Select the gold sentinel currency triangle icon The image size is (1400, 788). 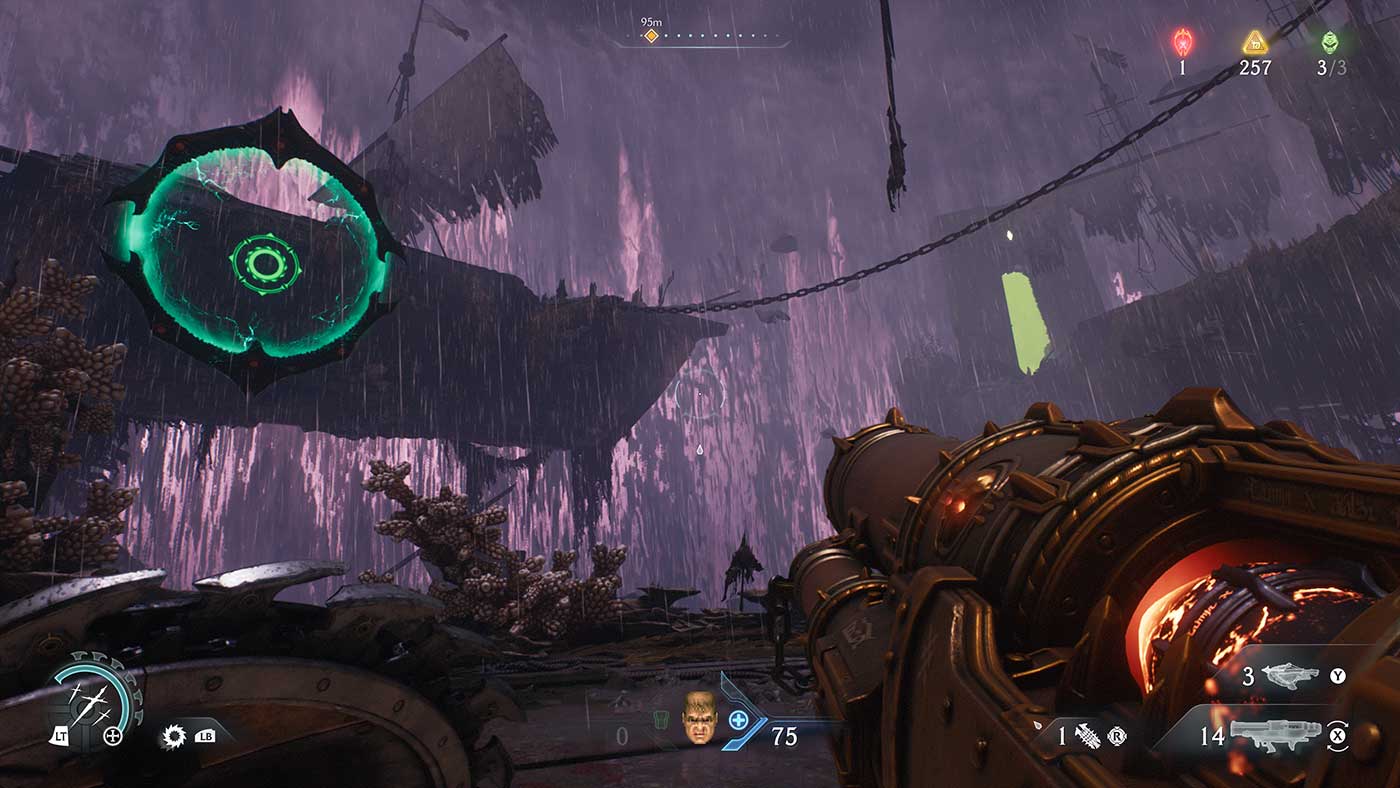[x=1253, y=44]
